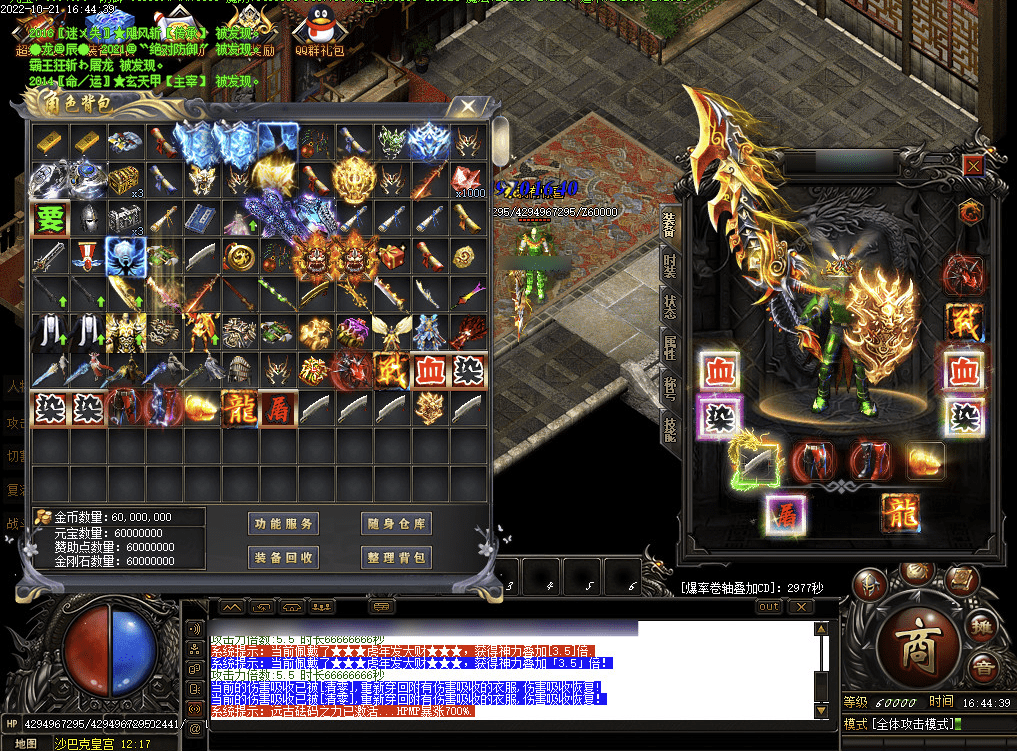The width and height of the screenshot is (1017, 751).
Task: Open the 功能服务 function services
Action: [284, 523]
